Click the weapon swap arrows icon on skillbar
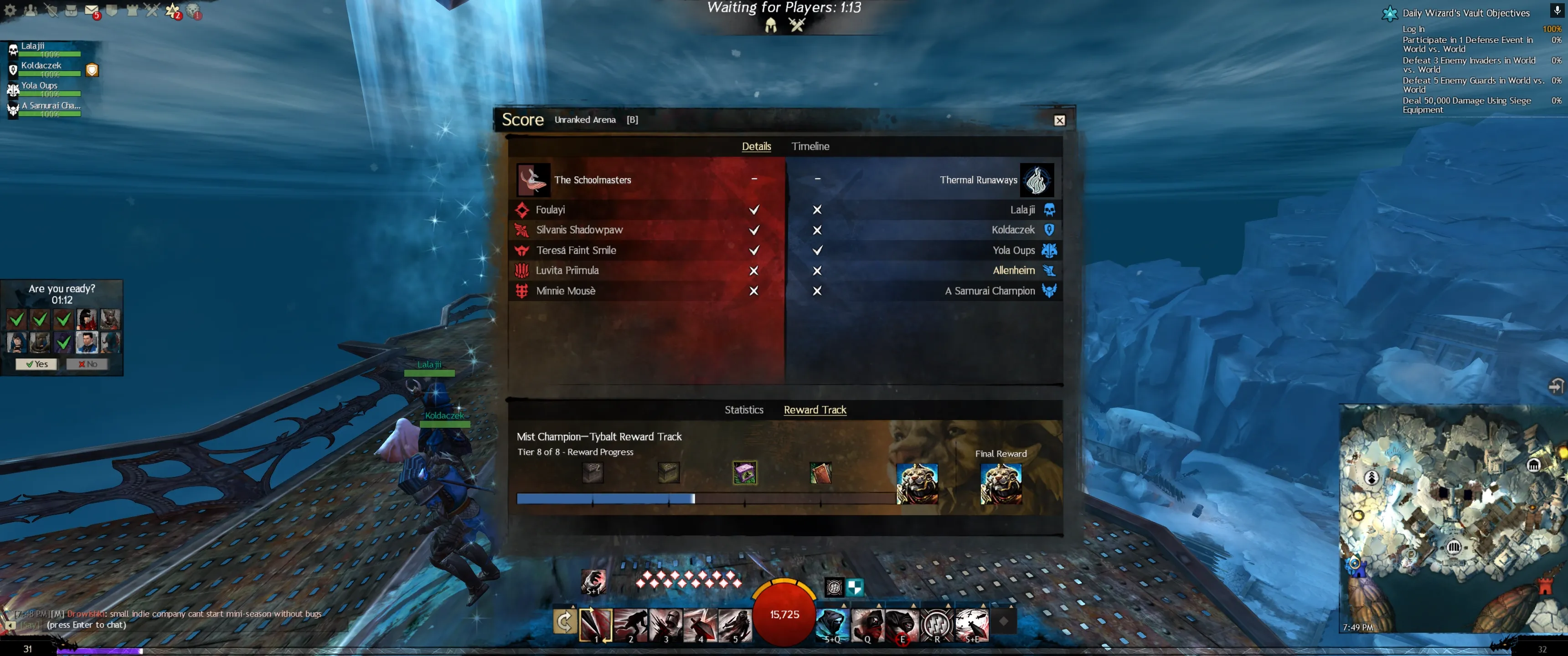 click(x=566, y=621)
